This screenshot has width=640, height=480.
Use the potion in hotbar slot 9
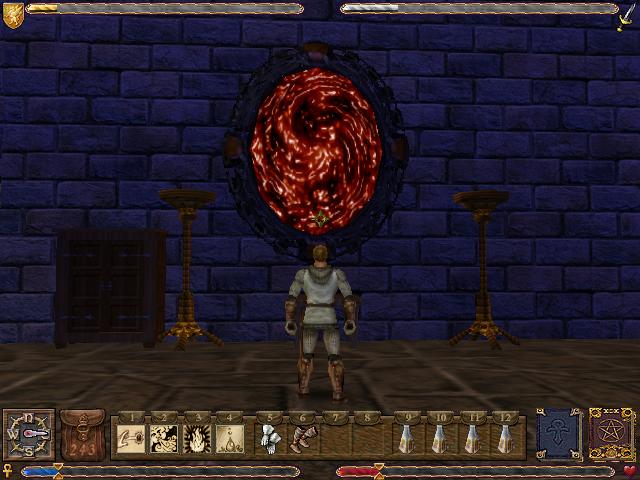pyautogui.click(x=406, y=437)
